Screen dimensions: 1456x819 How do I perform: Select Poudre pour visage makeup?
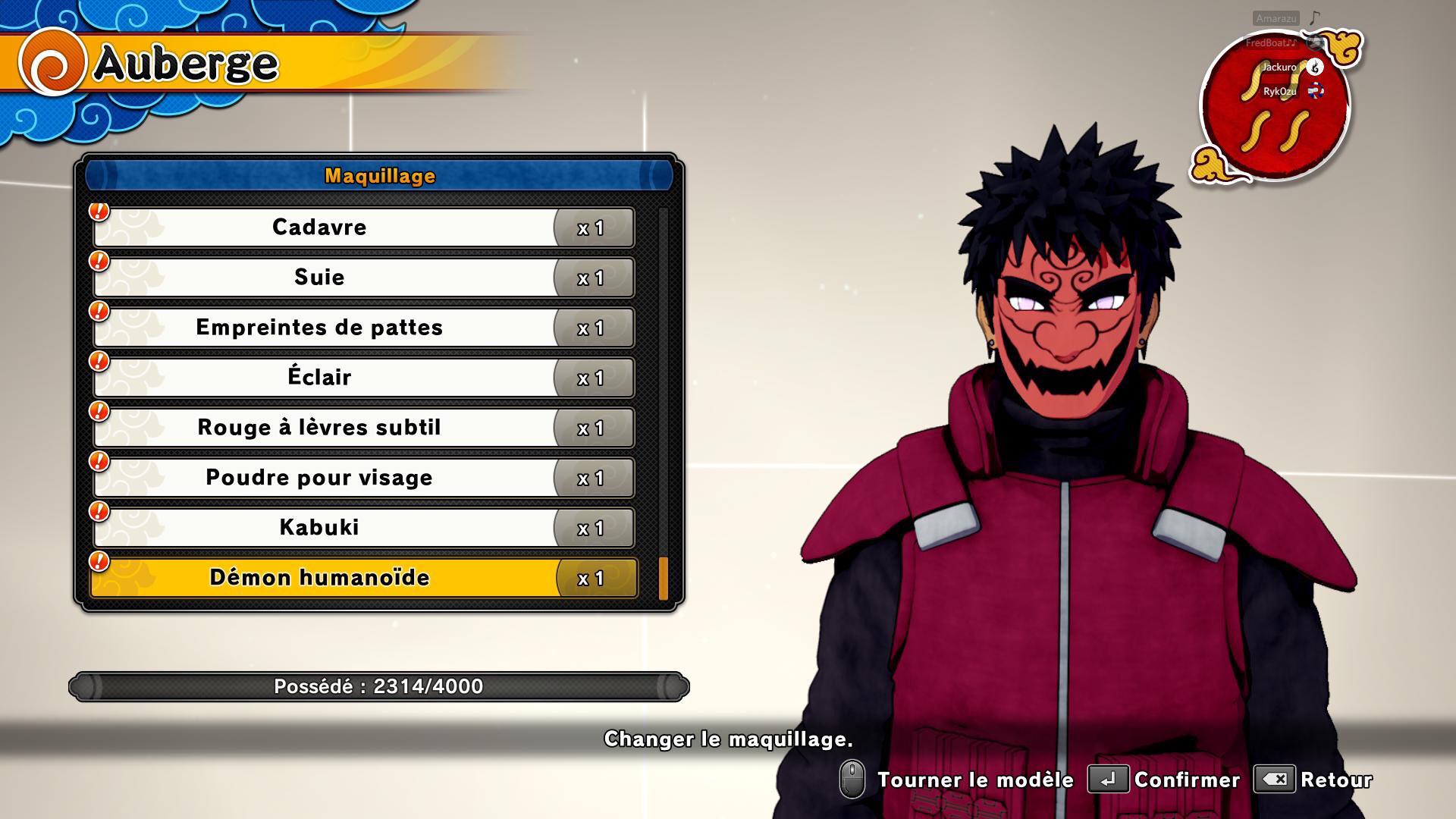click(319, 478)
